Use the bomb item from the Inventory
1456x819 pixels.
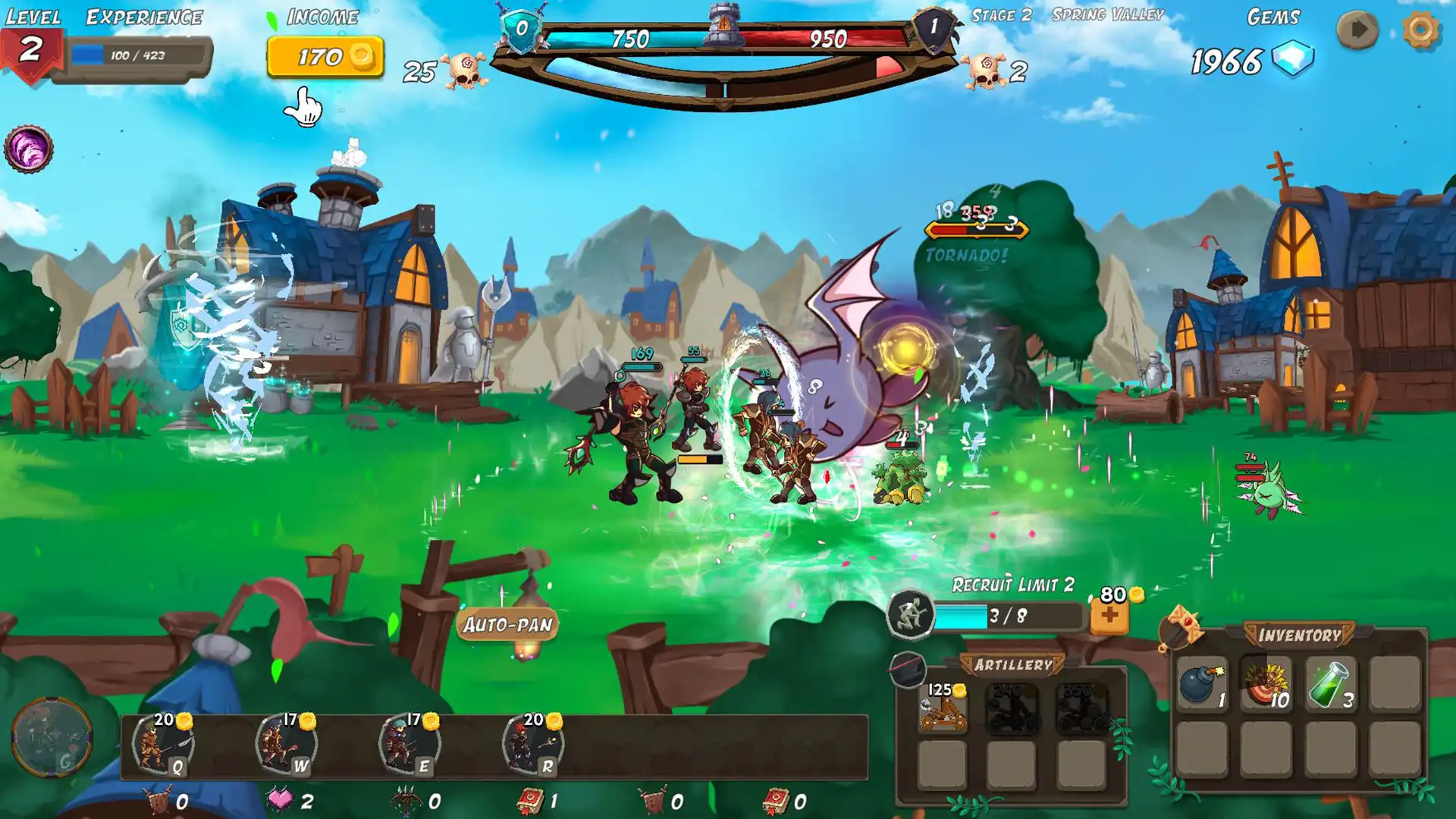point(1200,699)
